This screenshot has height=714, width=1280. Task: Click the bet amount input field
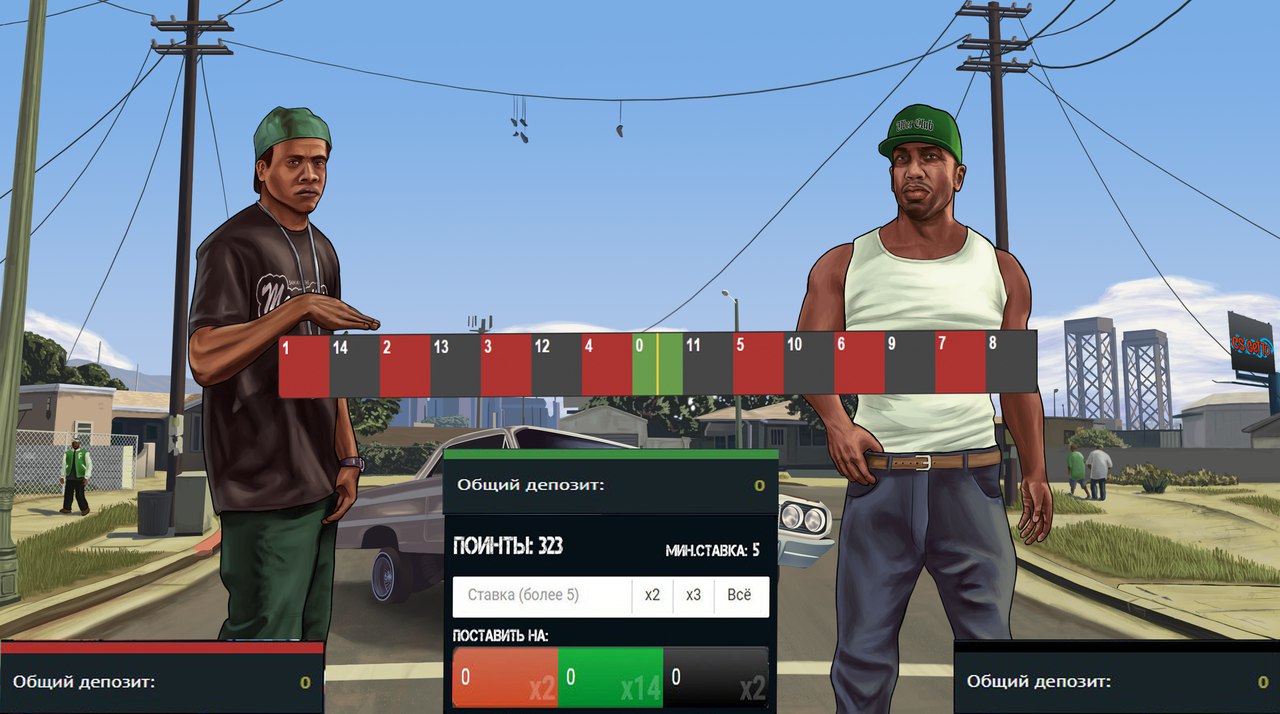point(541,596)
